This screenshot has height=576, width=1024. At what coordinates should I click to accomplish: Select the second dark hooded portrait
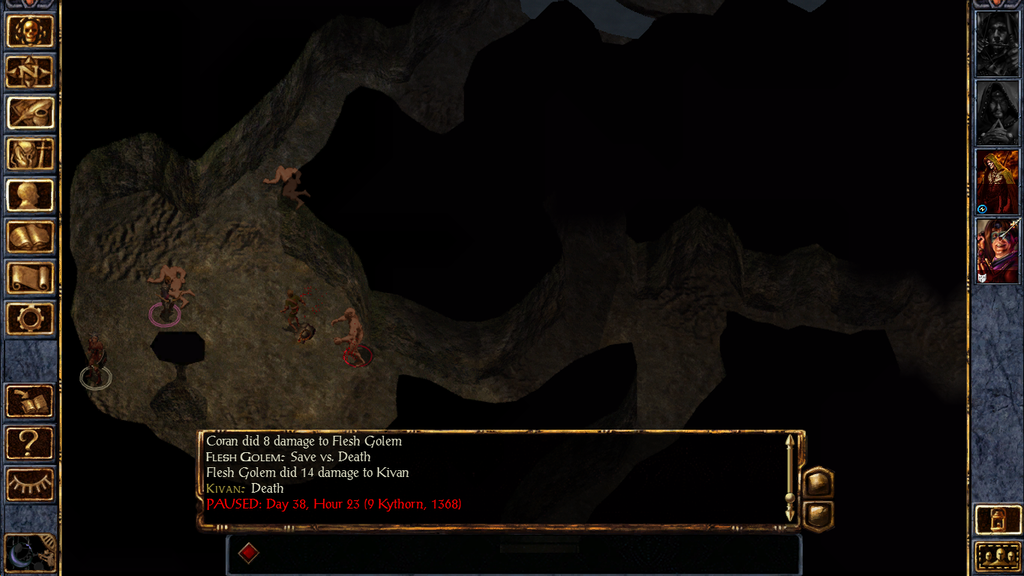[x=997, y=112]
